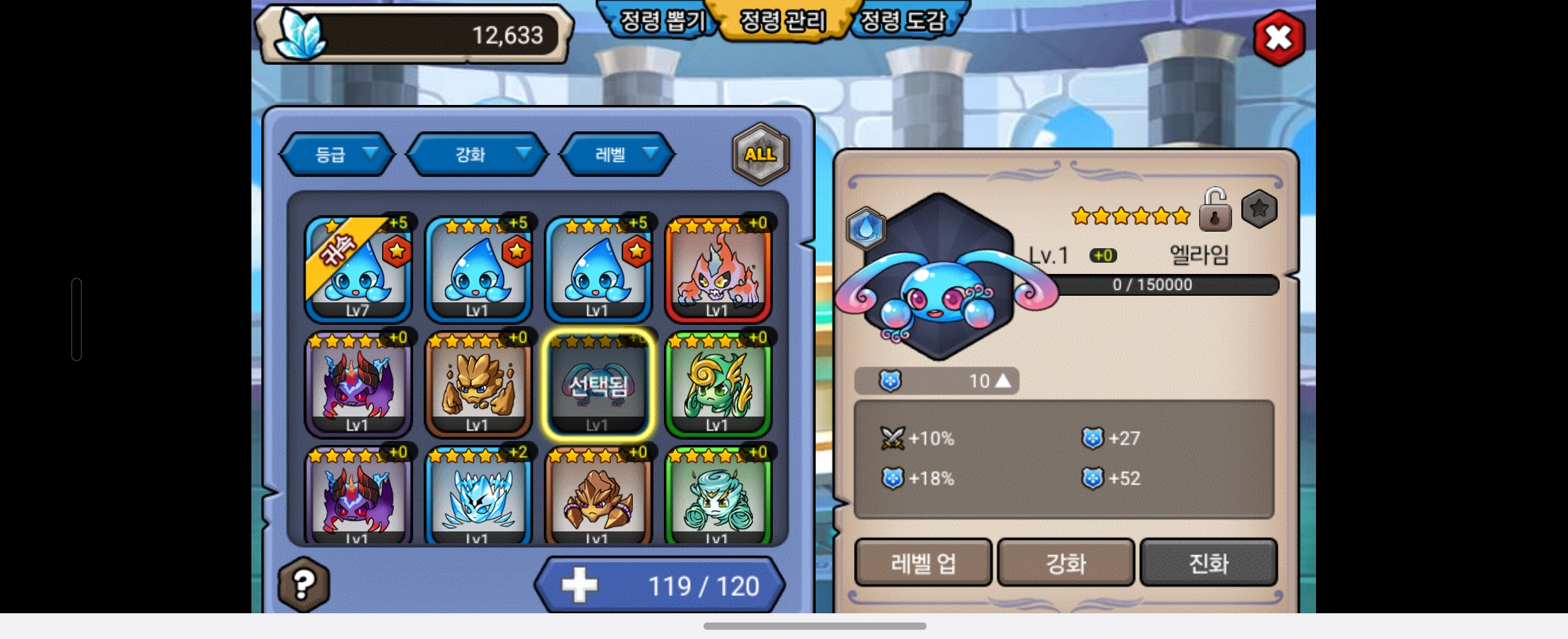Choose the ice crystal spirit with +2
1568x639 pixels.
(478, 496)
